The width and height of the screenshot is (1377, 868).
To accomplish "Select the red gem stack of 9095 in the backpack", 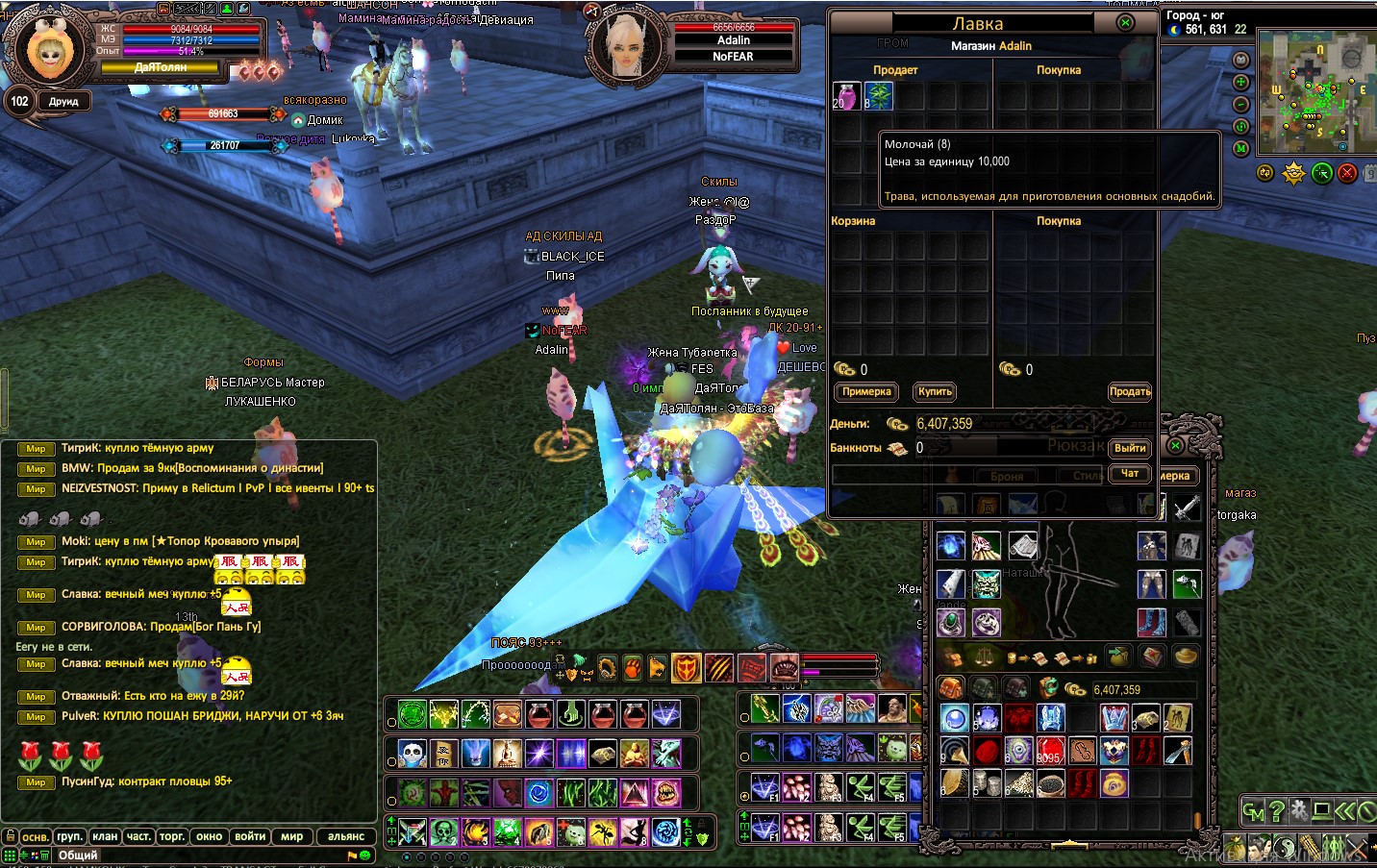I will click(1050, 751).
